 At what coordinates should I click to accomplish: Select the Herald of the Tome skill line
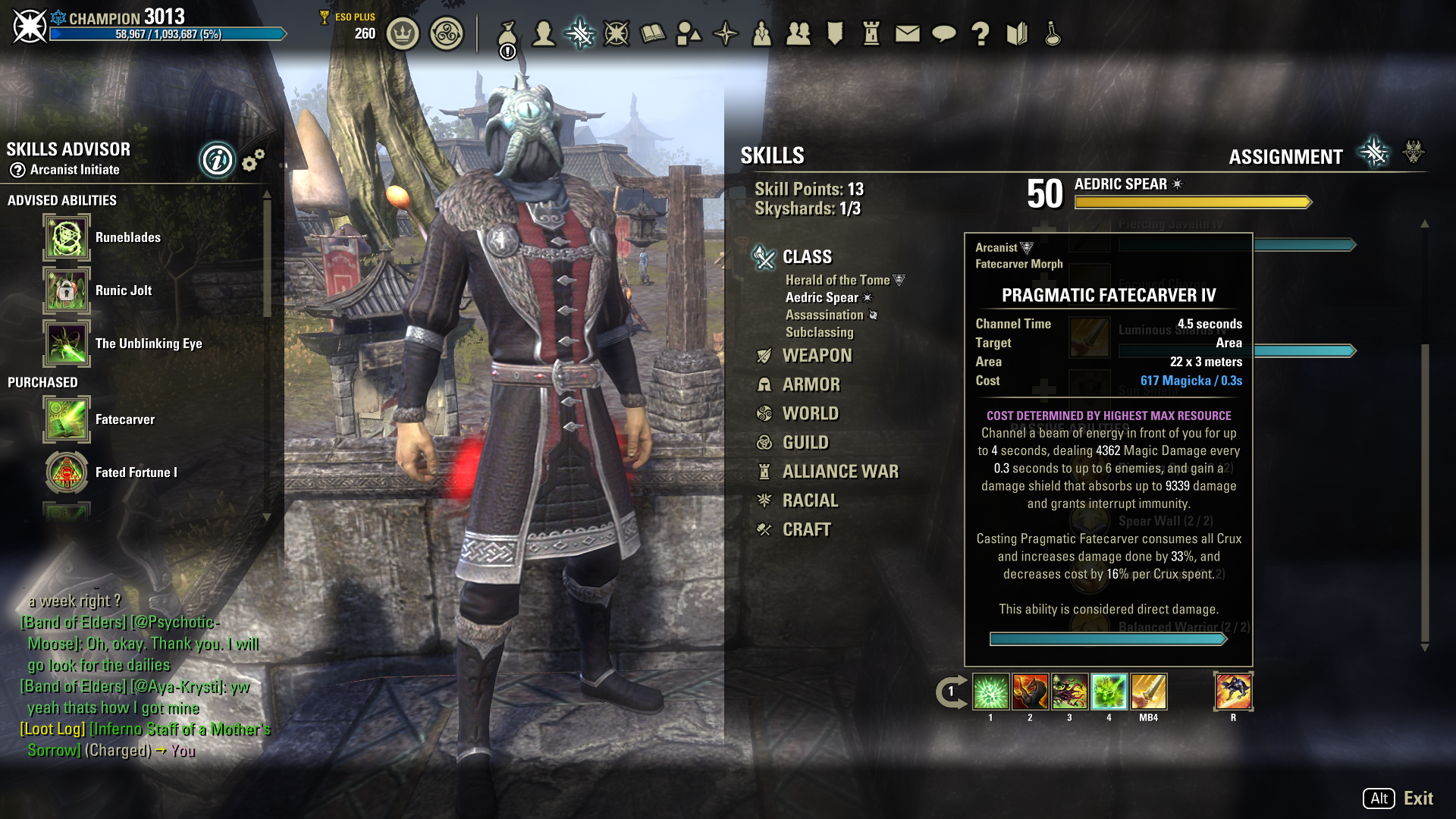(x=837, y=280)
